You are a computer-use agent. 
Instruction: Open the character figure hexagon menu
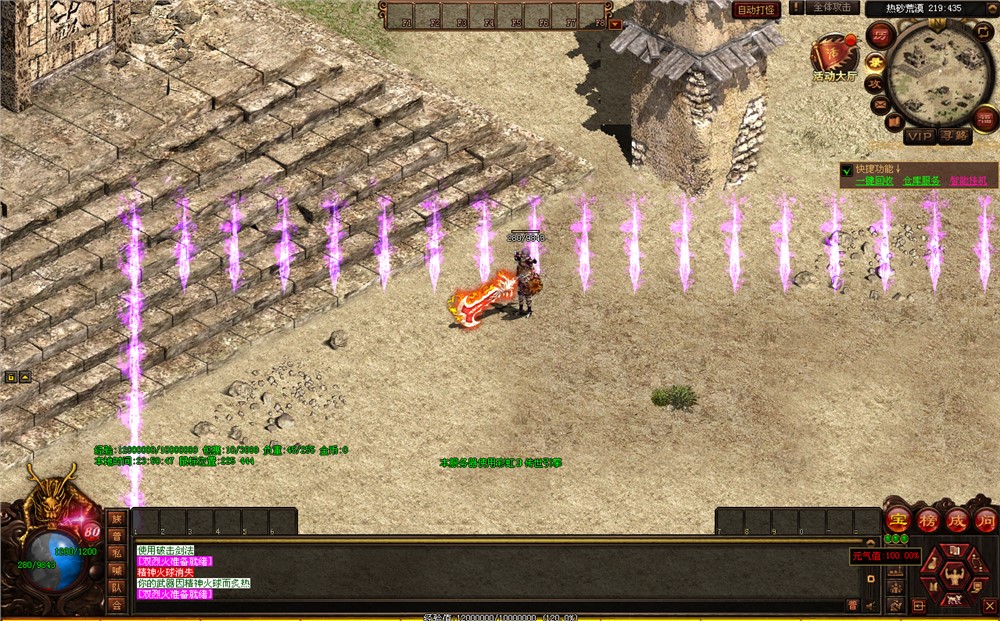tap(953, 577)
